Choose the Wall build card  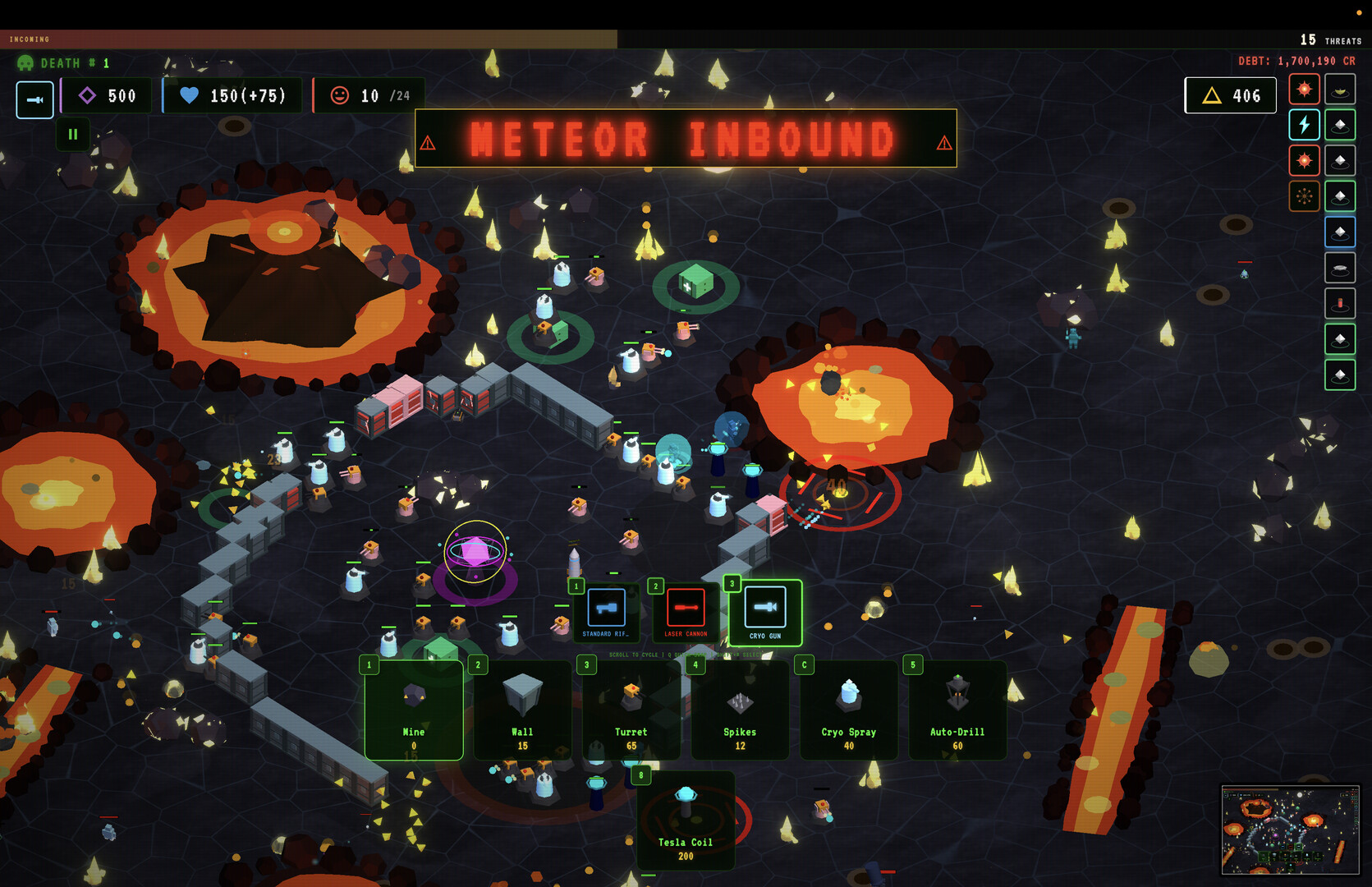click(x=522, y=710)
